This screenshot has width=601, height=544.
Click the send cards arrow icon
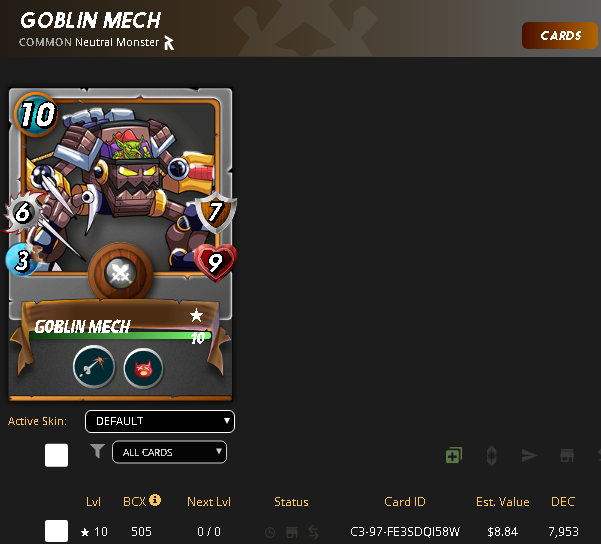[x=529, y=455]
